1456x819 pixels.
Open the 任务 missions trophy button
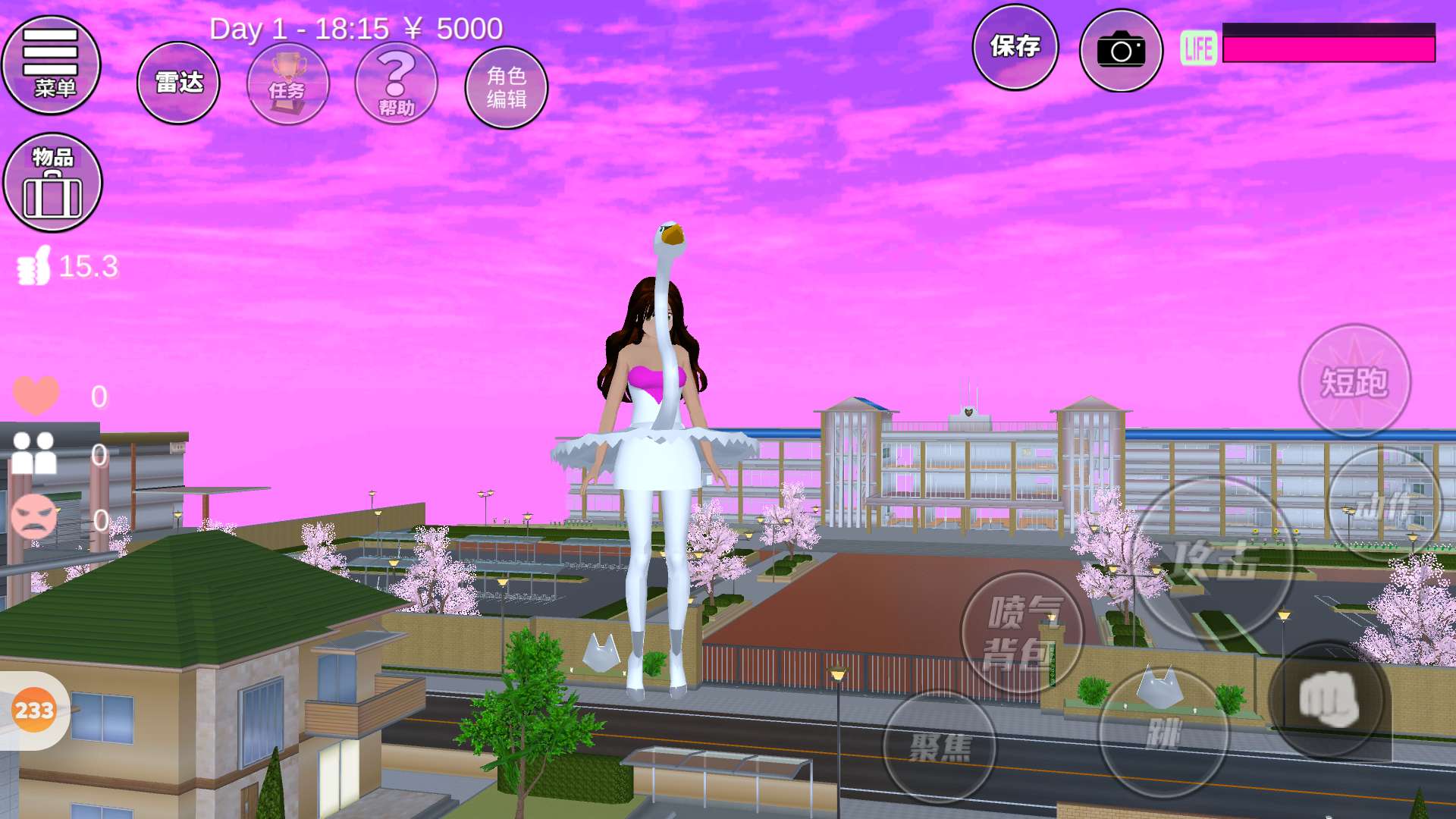[288, 83]
